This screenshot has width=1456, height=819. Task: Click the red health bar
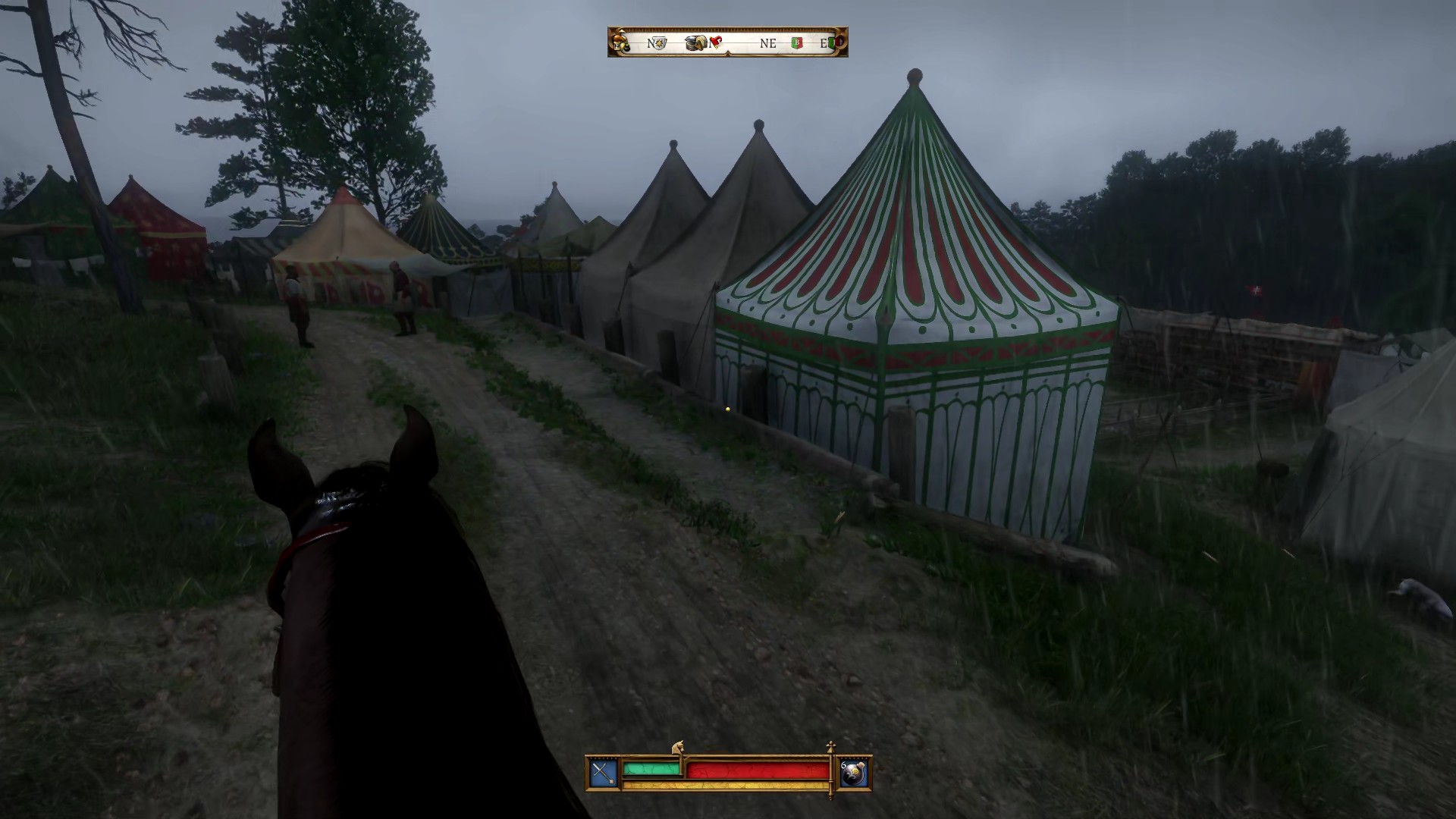point(758,770)
